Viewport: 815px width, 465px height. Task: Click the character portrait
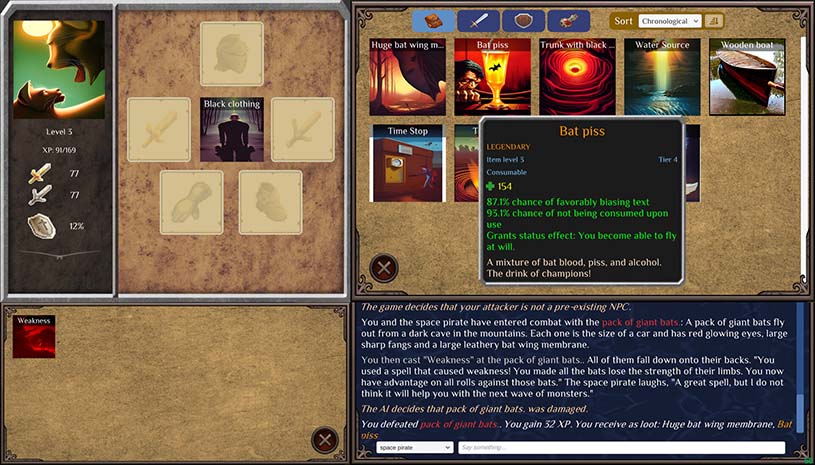coord(58,70)
